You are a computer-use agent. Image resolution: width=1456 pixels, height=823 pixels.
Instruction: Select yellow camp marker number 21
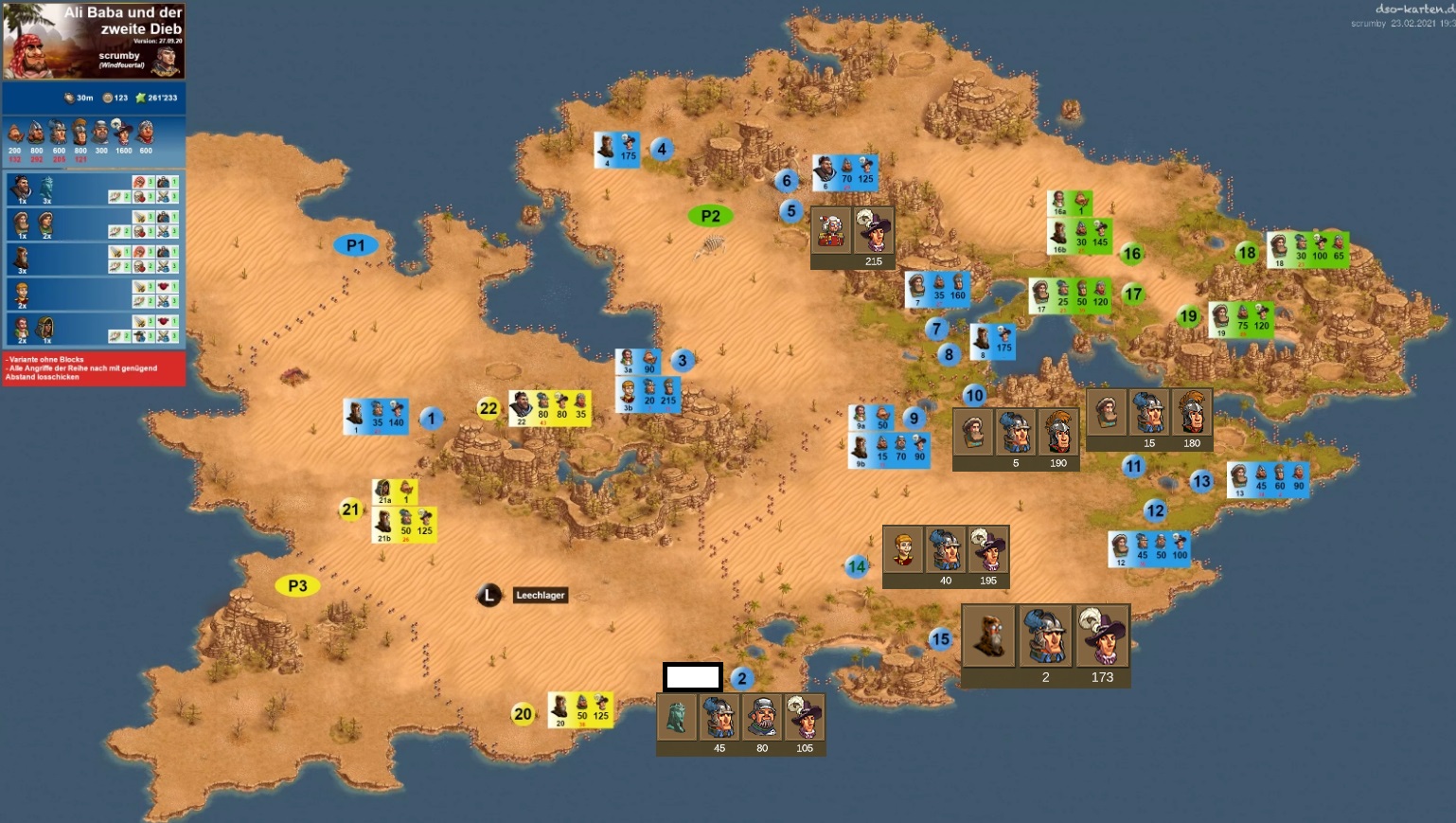[350, 510]
